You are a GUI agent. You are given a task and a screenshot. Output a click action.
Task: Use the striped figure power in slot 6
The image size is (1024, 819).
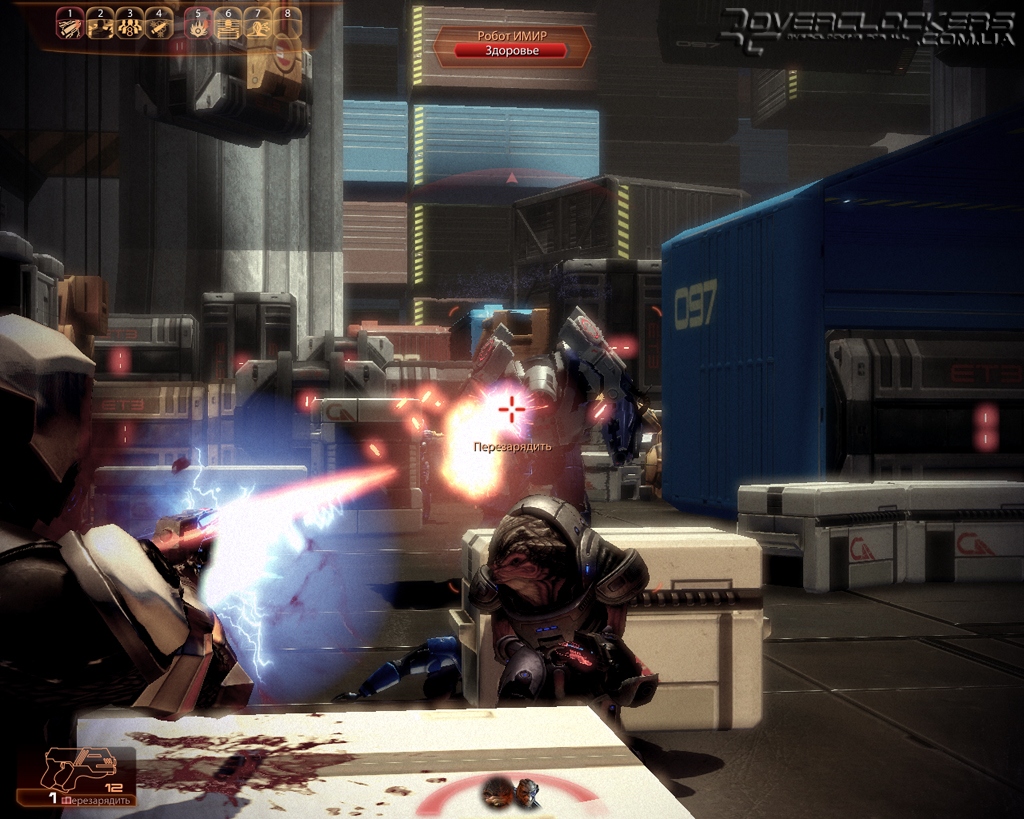[229, 27]
